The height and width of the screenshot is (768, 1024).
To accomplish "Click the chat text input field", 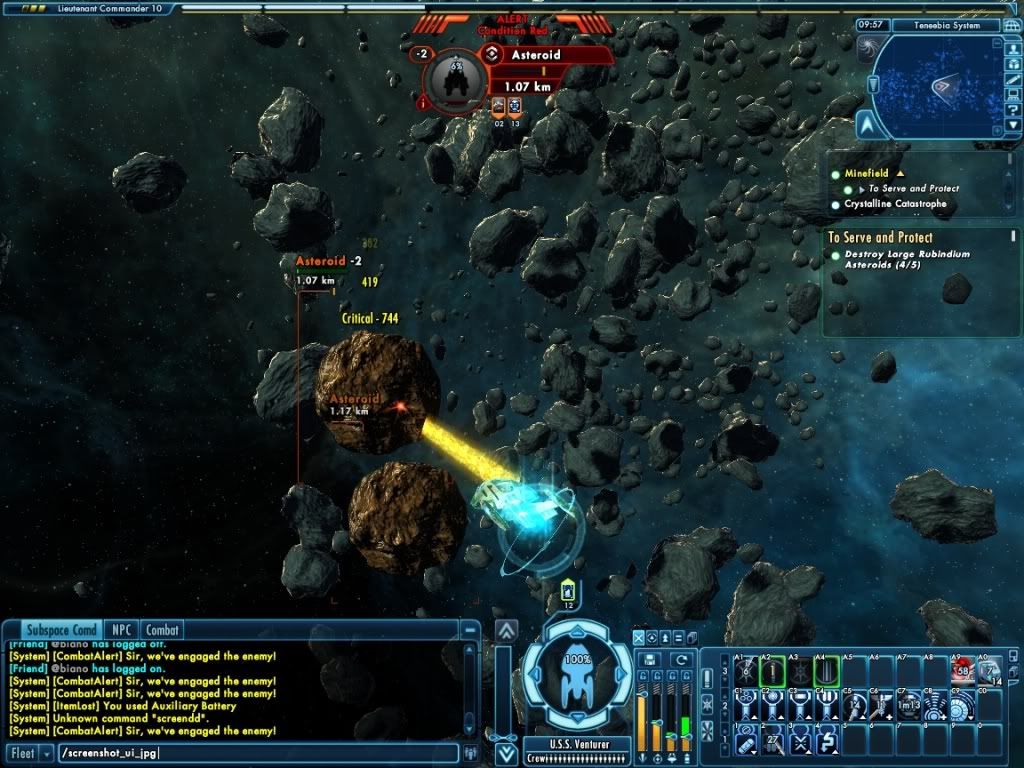I will pyautogui.click(x=255, y=753).
